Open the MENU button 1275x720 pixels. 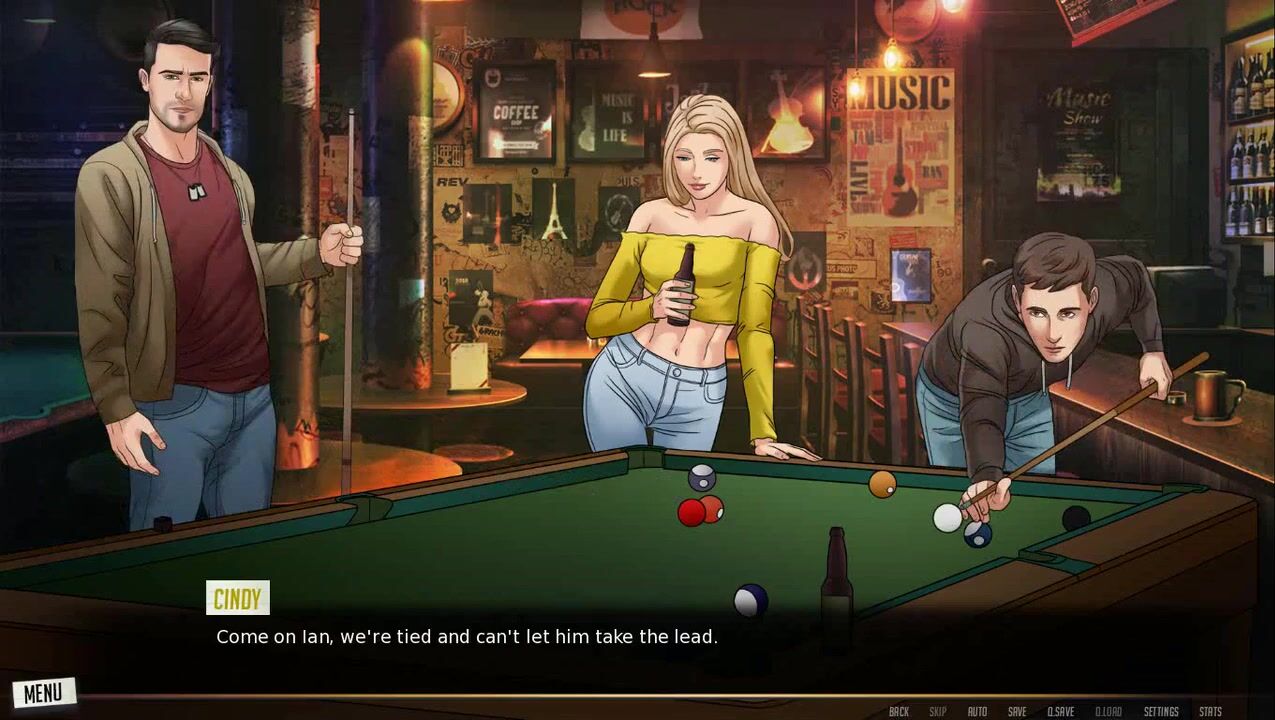43,693
